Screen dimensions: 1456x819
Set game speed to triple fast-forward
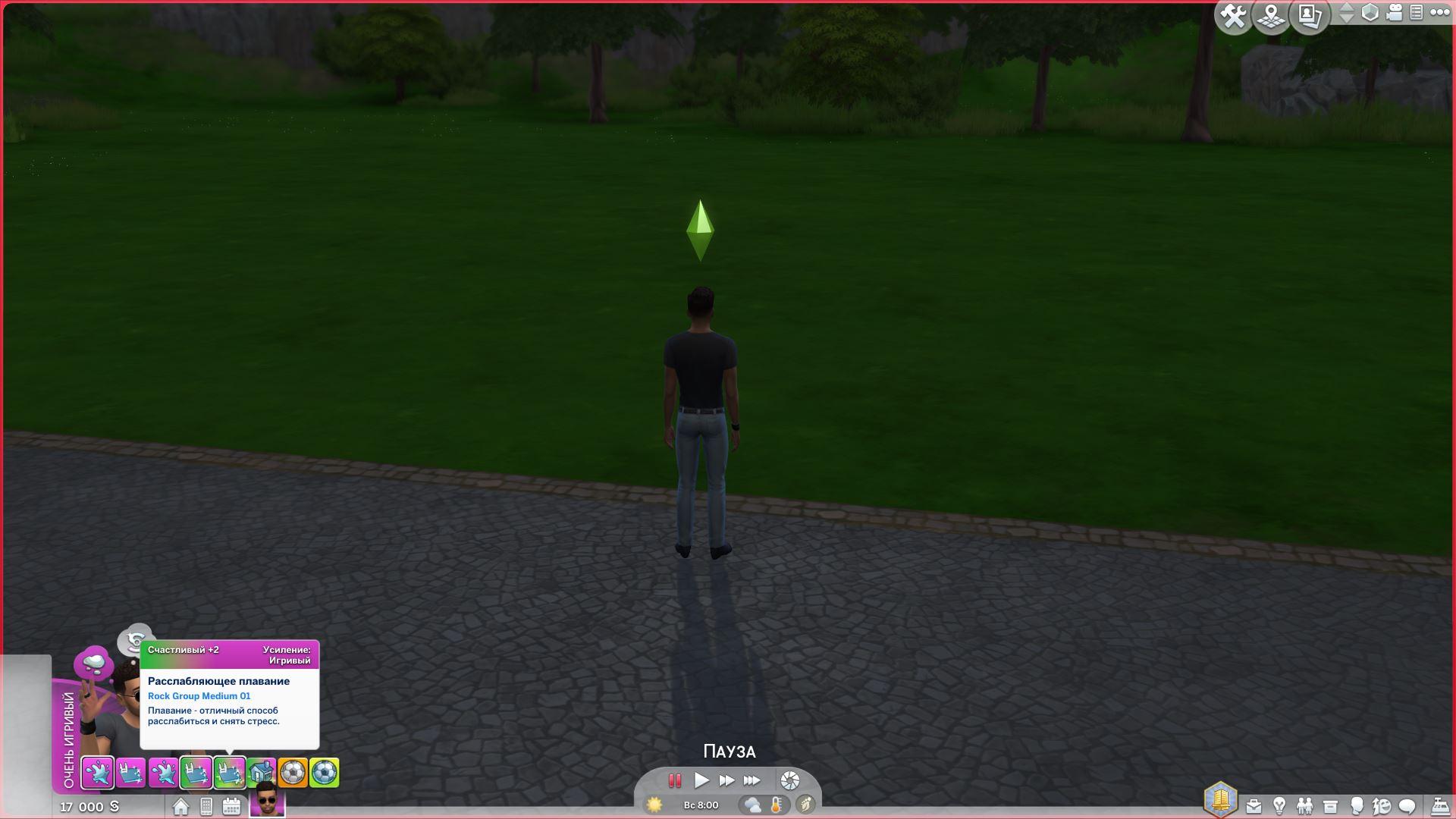pos(752,780)
